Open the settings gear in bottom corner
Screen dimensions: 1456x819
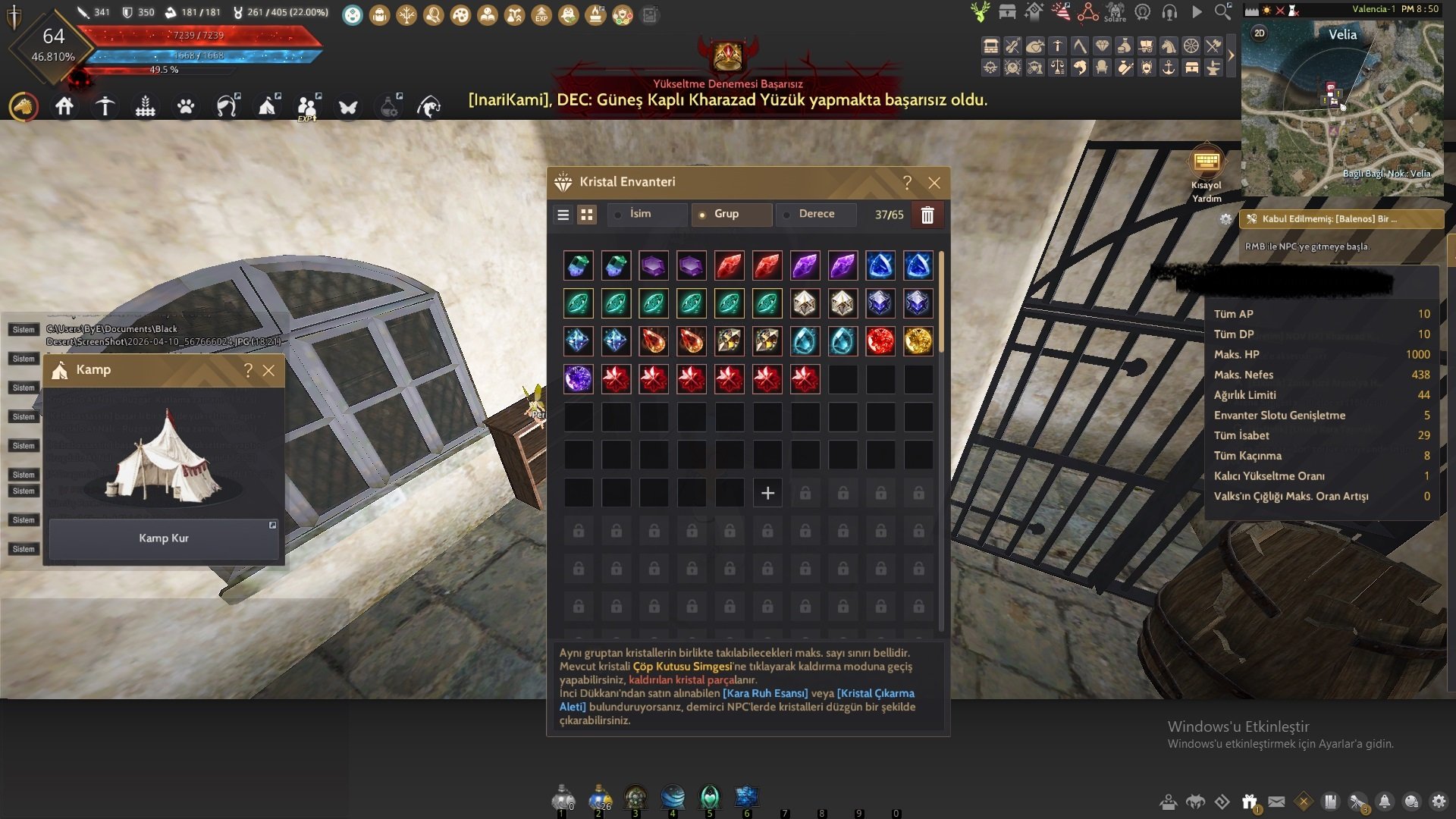click(x=1439, y=802)
